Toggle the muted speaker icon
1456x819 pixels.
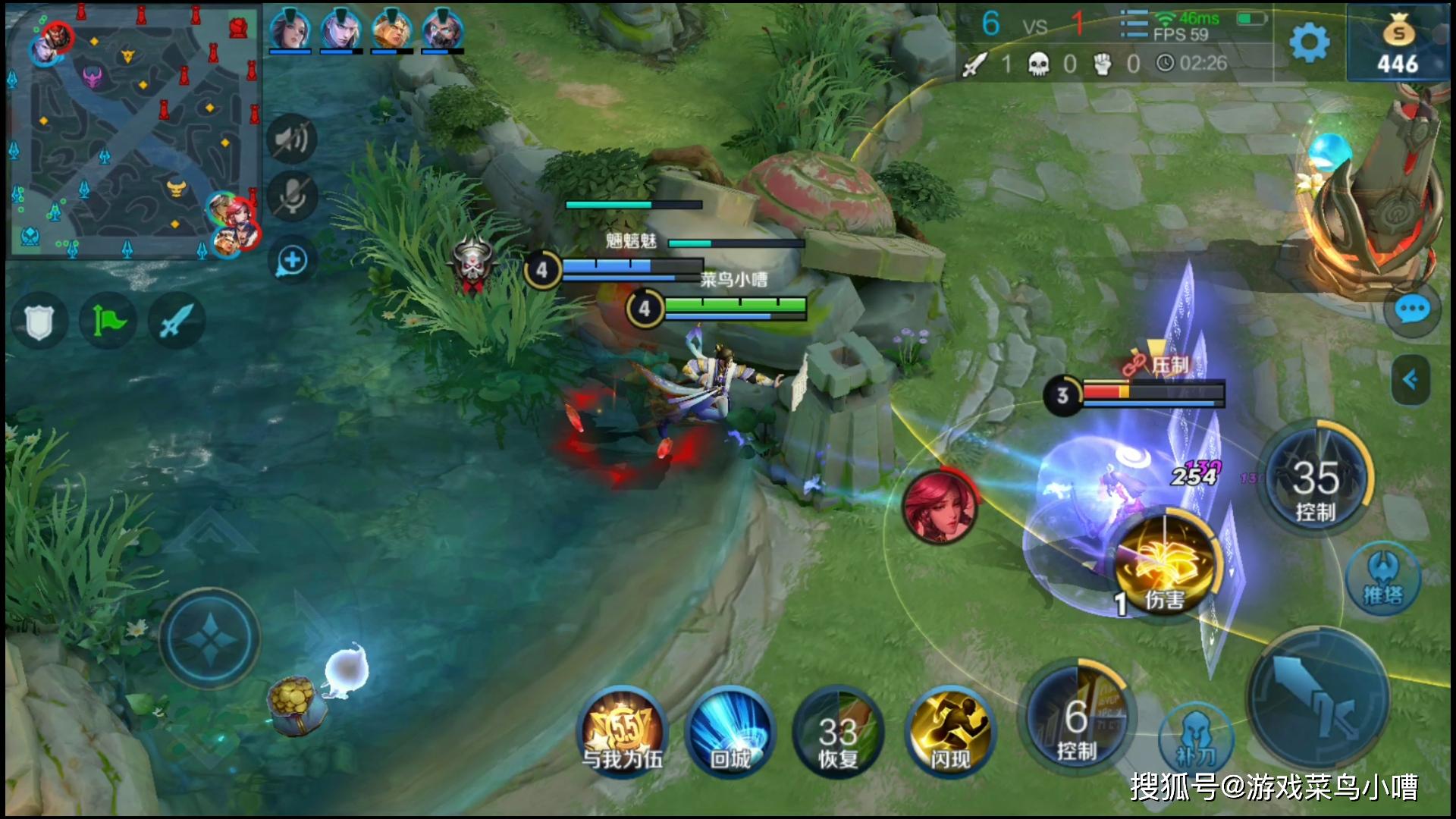click(x=292, y=140)
